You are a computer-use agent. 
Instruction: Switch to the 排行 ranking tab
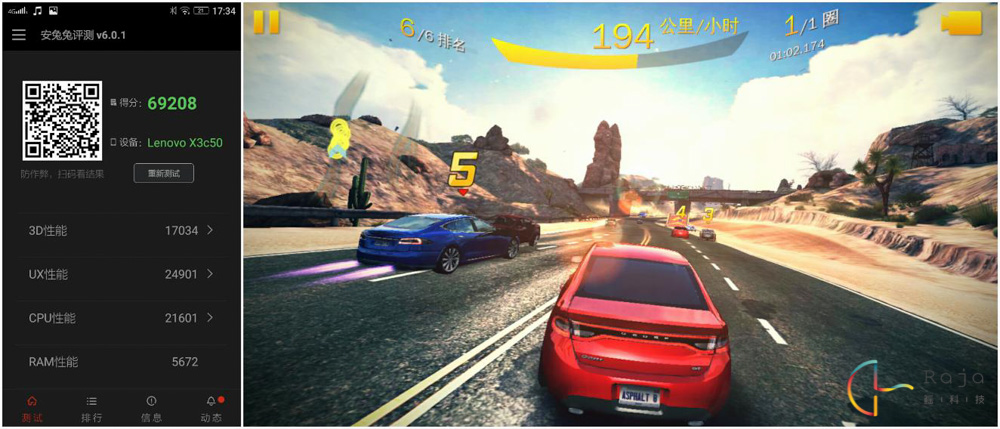point(91,408)
